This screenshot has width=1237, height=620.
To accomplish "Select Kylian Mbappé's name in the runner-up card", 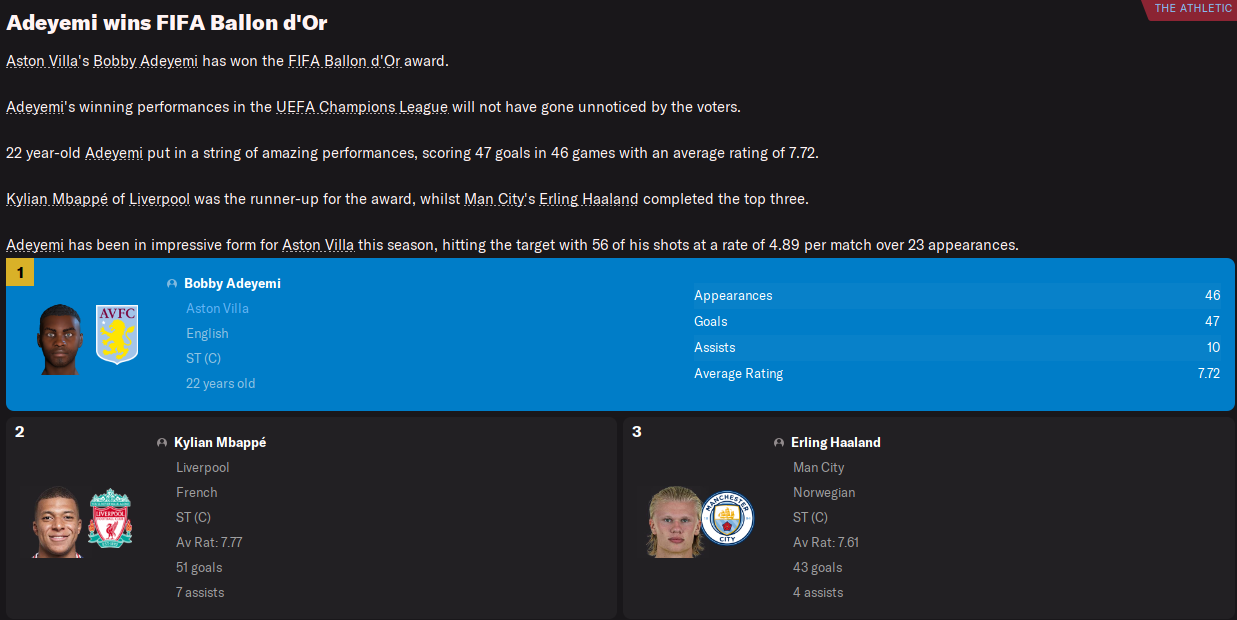I will click(220, 443).
